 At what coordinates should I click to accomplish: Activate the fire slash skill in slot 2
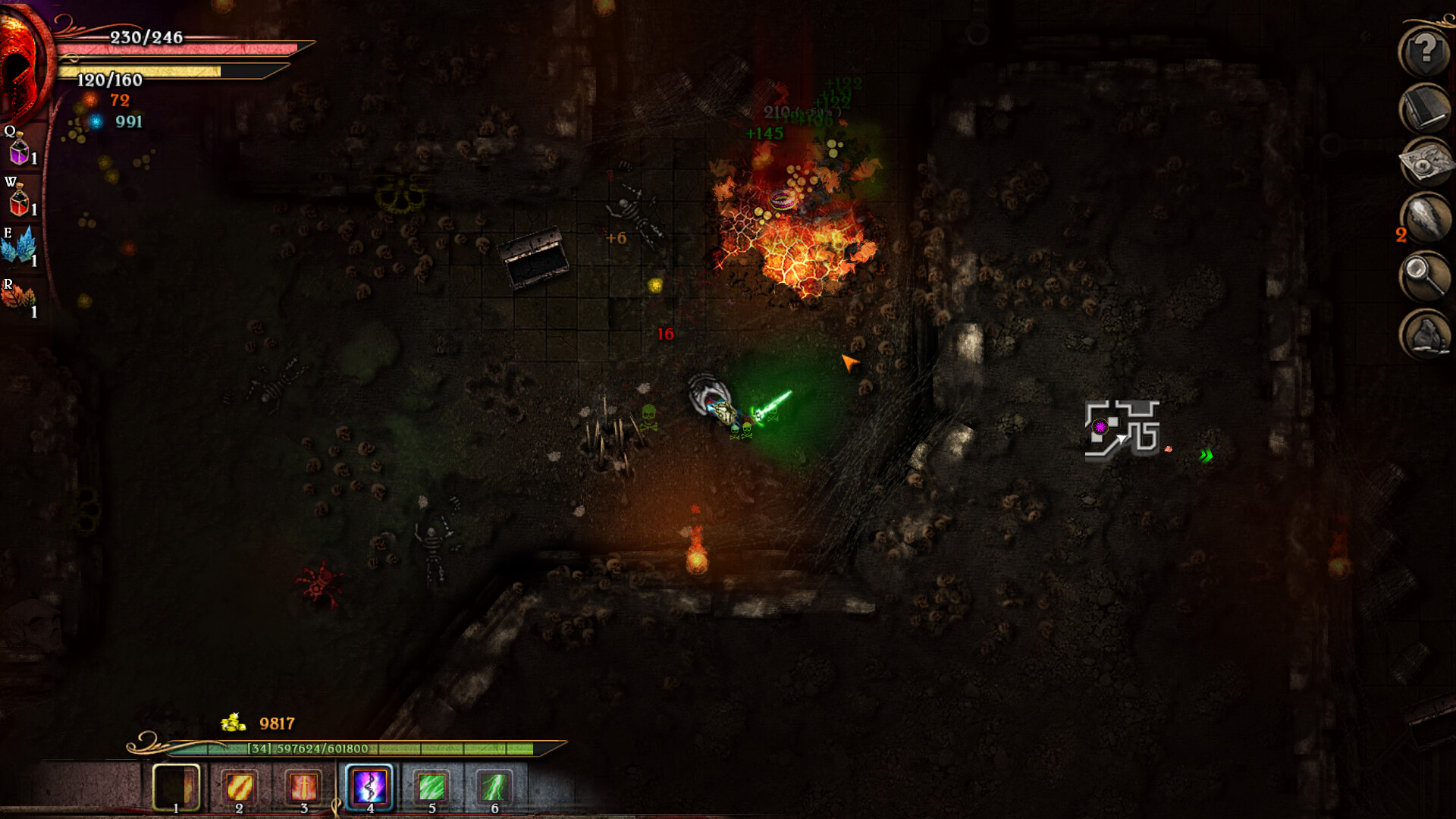[240, 787]
